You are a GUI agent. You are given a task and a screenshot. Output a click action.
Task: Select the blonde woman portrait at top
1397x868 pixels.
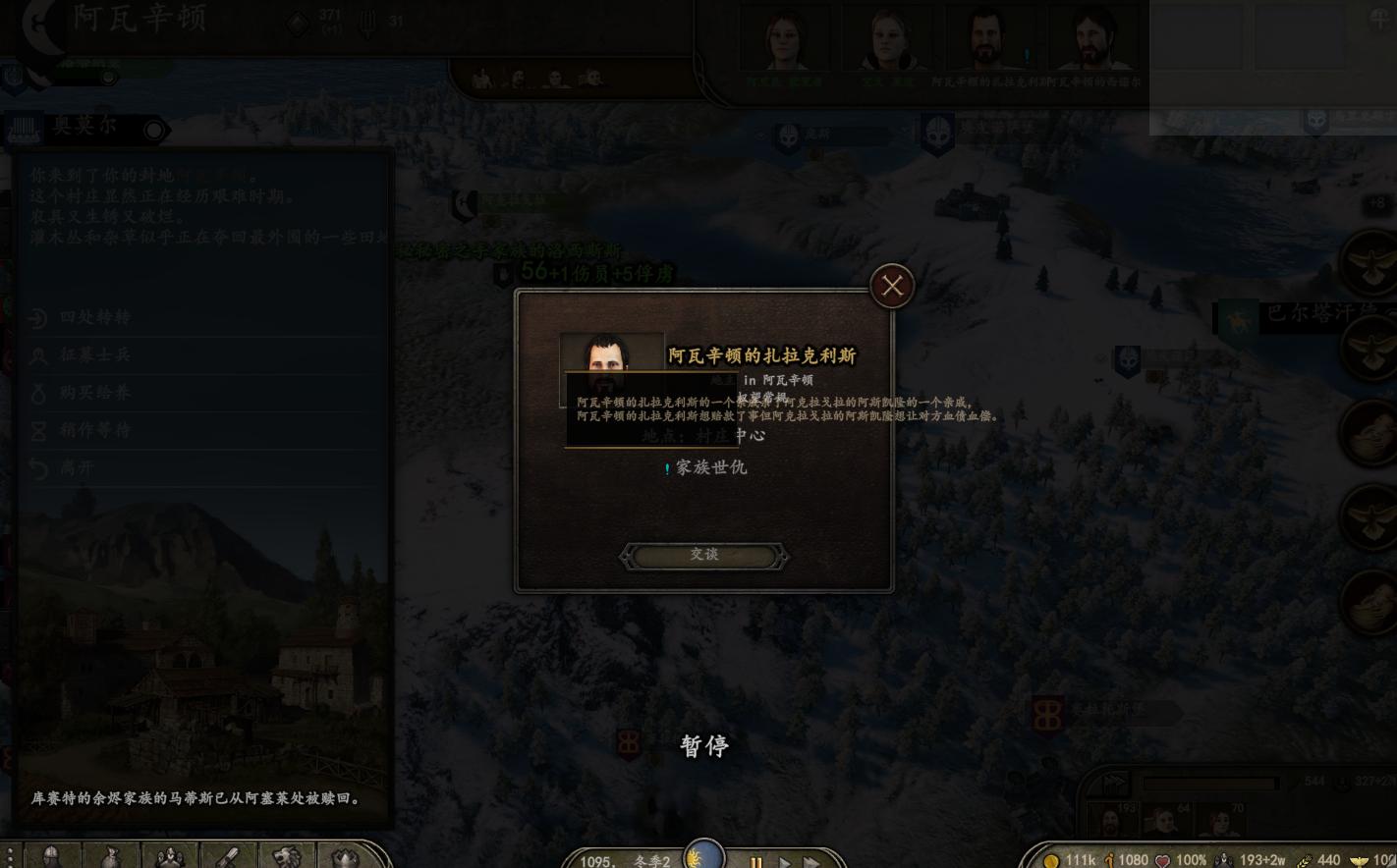pos(888,41)
